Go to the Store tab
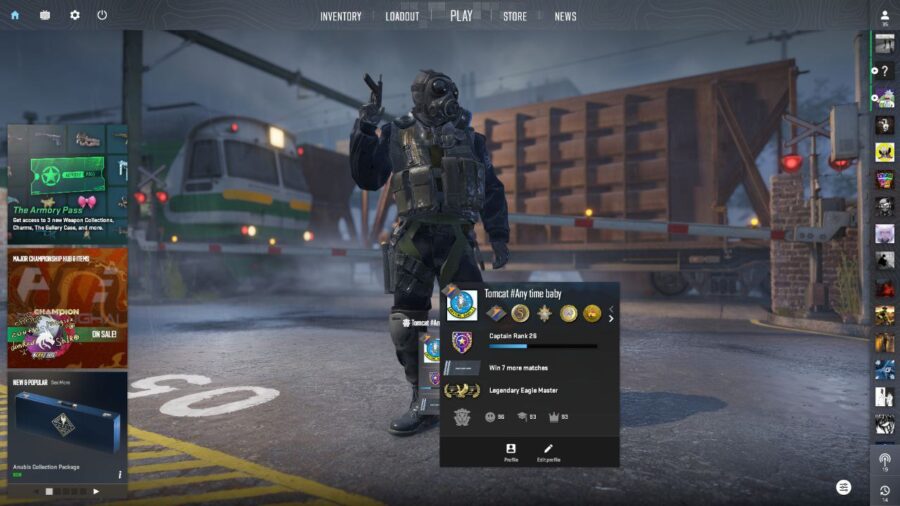Image resolution: width=900 pixels, height=506 pixels. point(514,16)
